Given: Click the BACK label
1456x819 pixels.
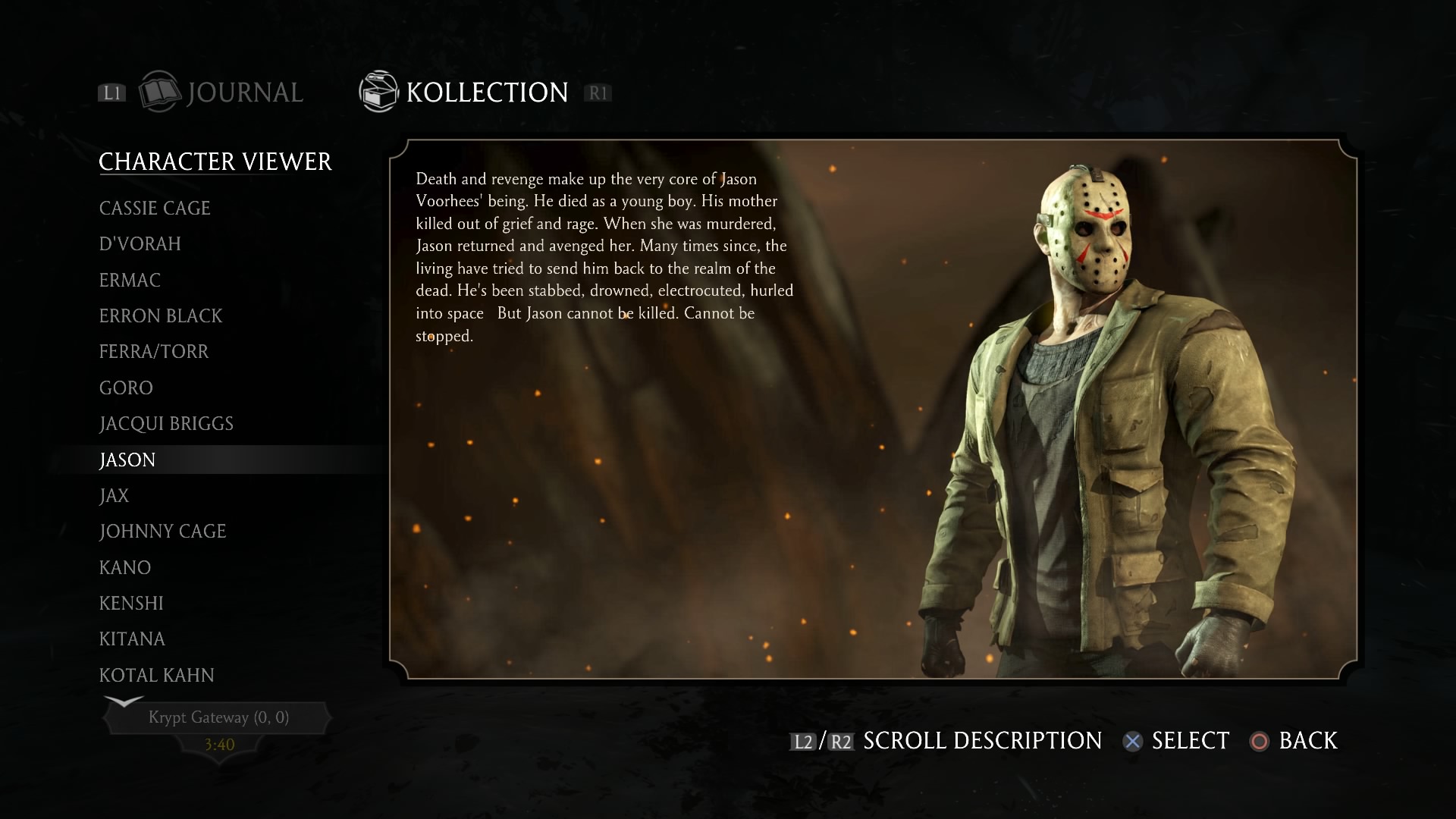Looking at the screenshot, I should pos(1307,741).
